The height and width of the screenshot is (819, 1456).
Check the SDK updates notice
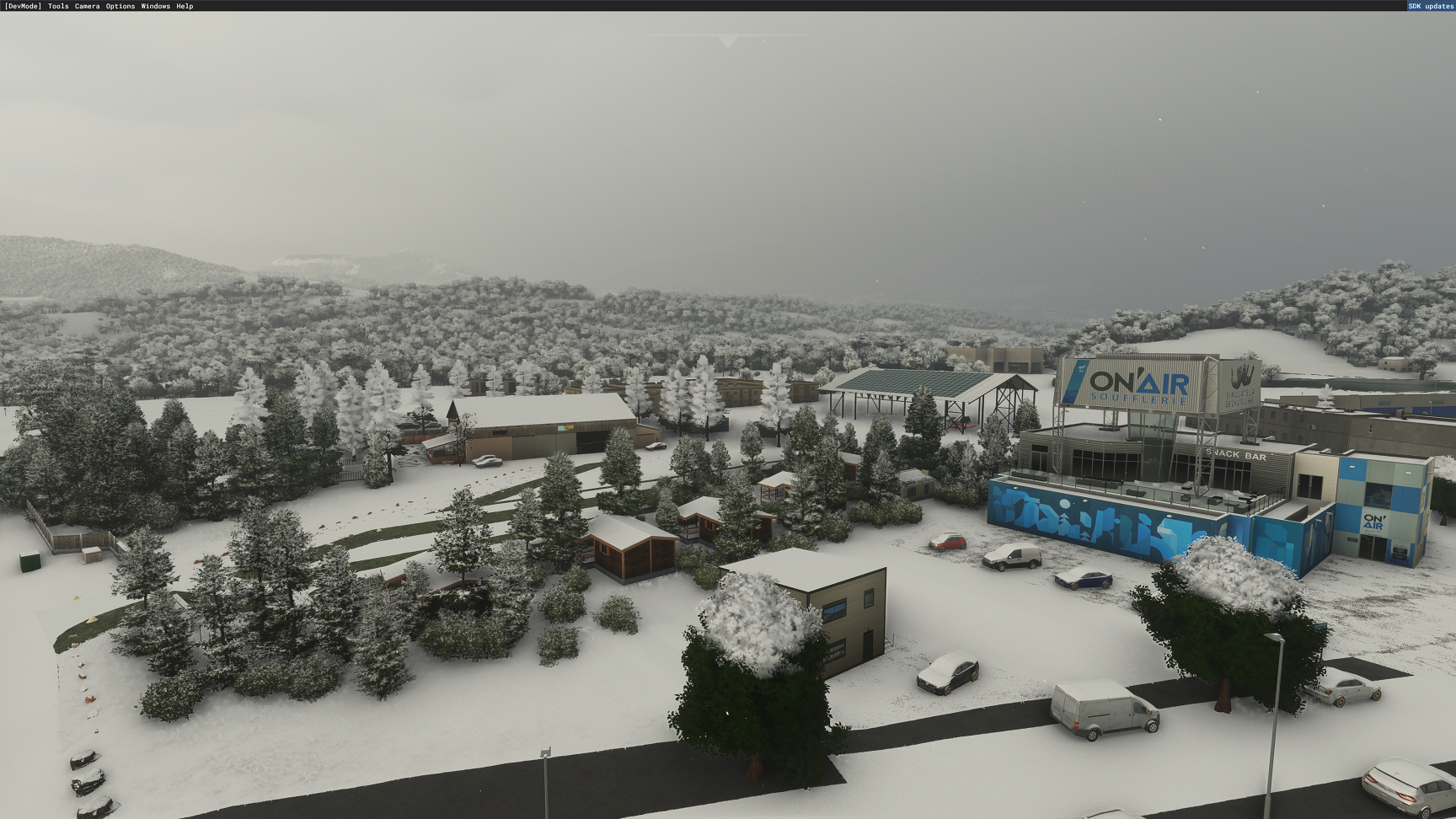pyautogui.click(x=1431, y=6)
